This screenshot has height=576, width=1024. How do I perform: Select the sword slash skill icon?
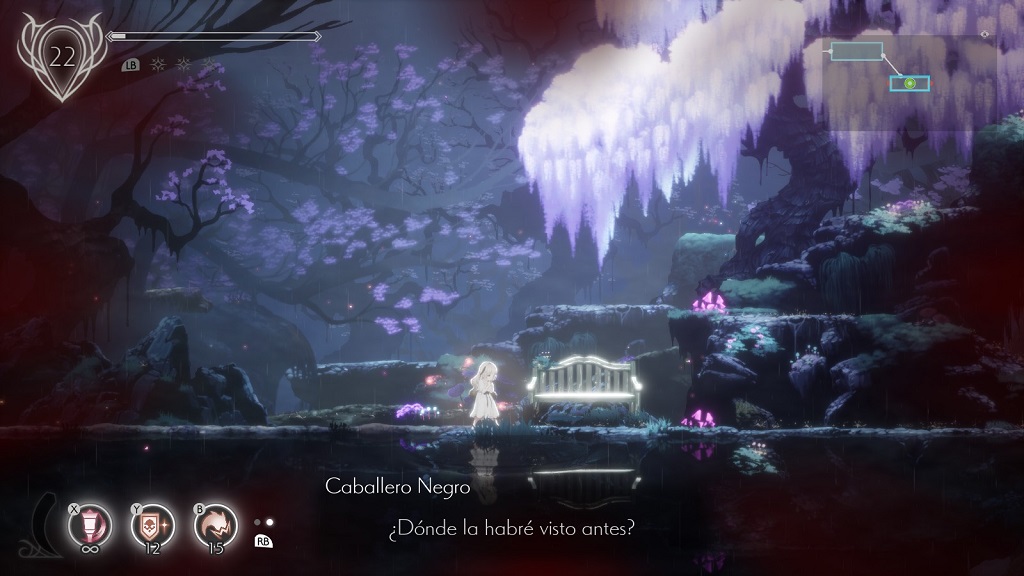coord(90,526)
